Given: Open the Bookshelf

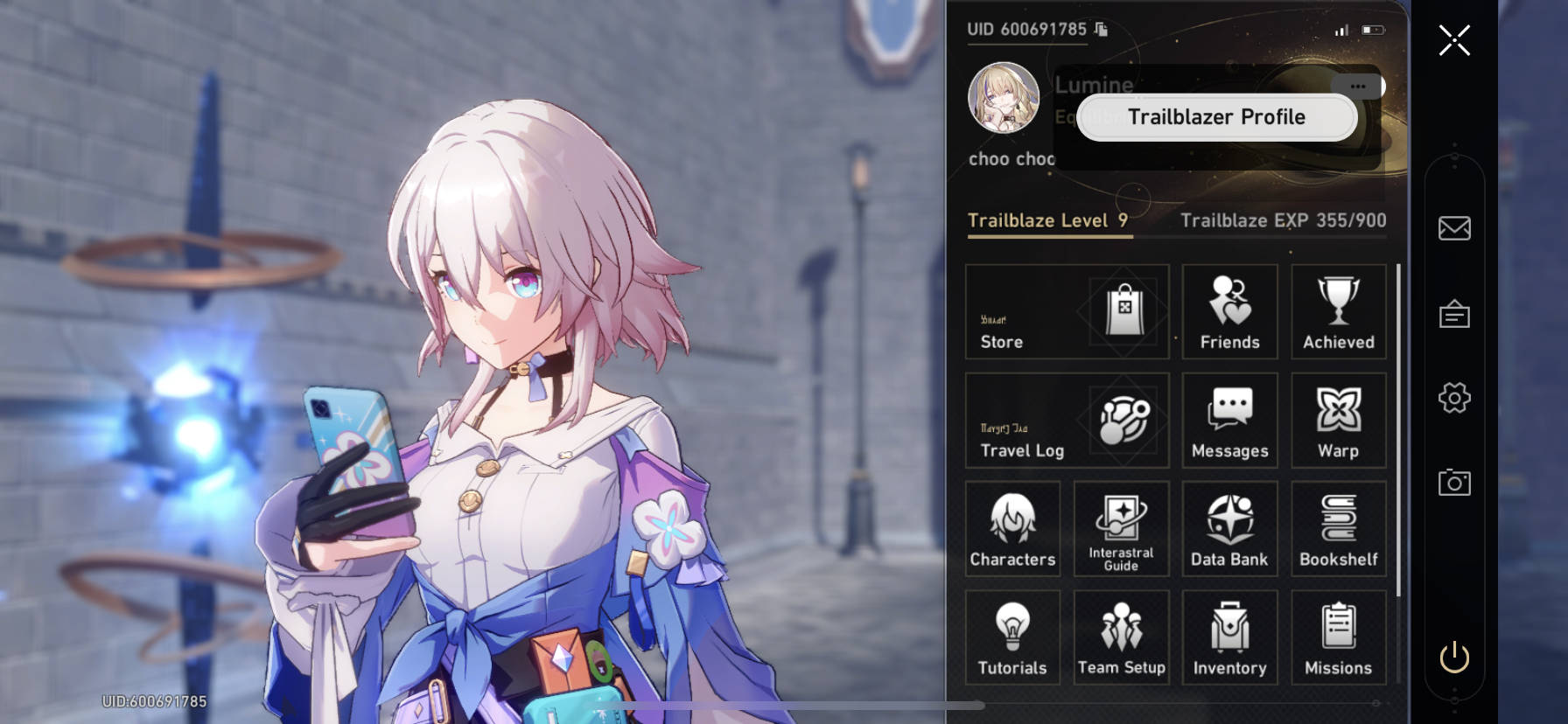Looking at the screenshot, I should (x=1338, y=529).
